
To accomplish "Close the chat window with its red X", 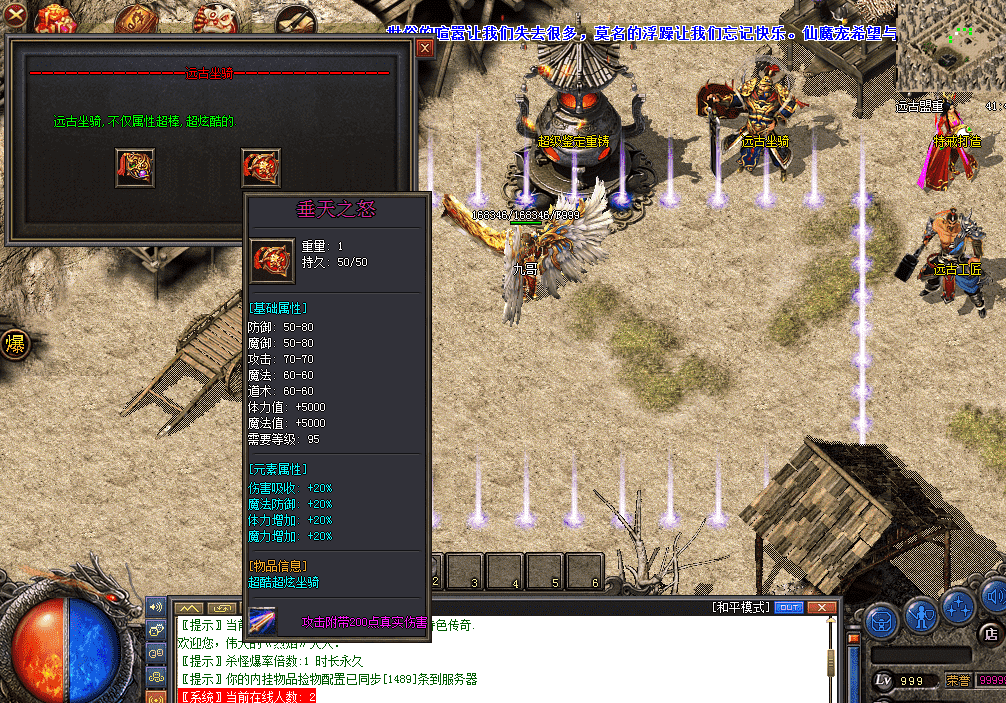I will coord(821,608).
